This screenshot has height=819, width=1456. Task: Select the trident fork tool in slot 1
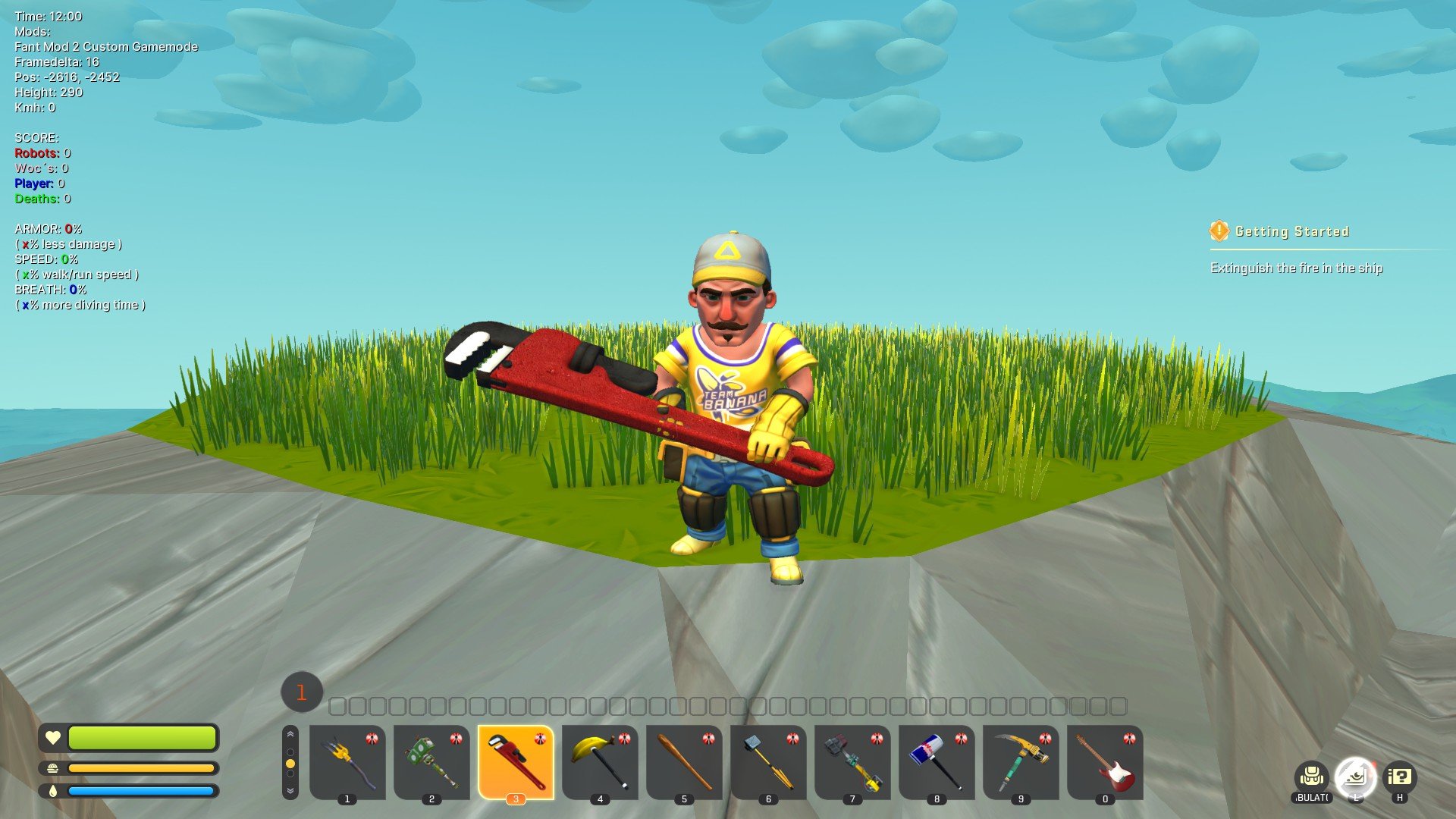click(x=347, y=762)
